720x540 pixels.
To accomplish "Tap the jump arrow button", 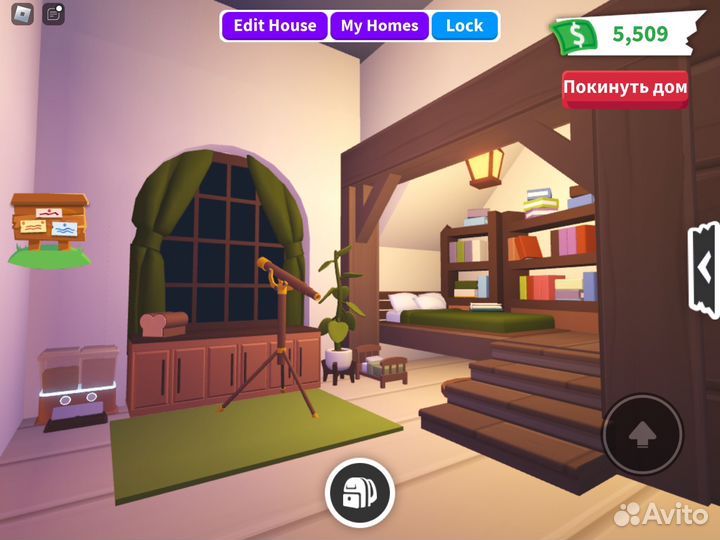I will click(642, 434).
